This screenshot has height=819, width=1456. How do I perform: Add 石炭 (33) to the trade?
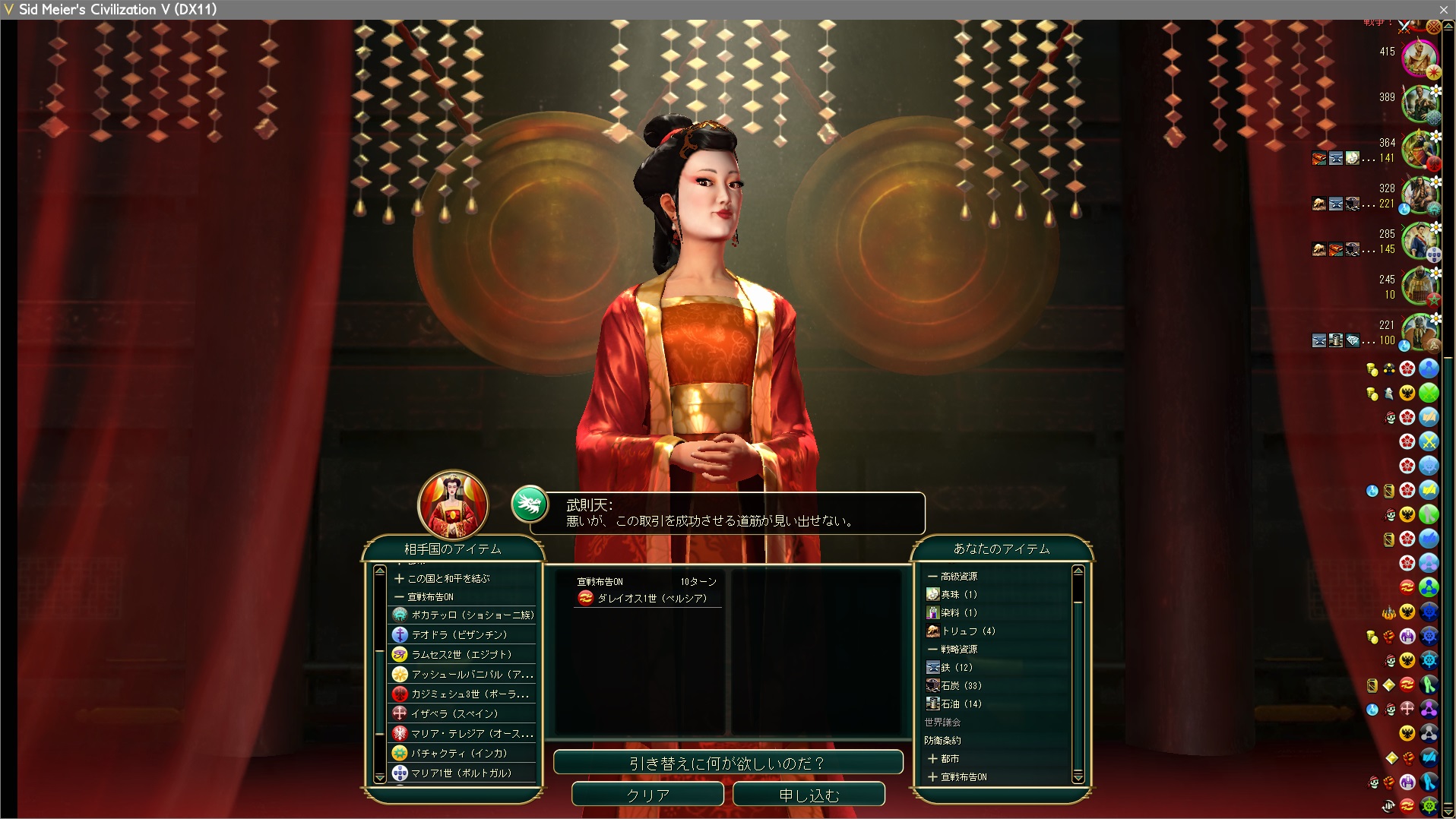(x=961, y=685)
